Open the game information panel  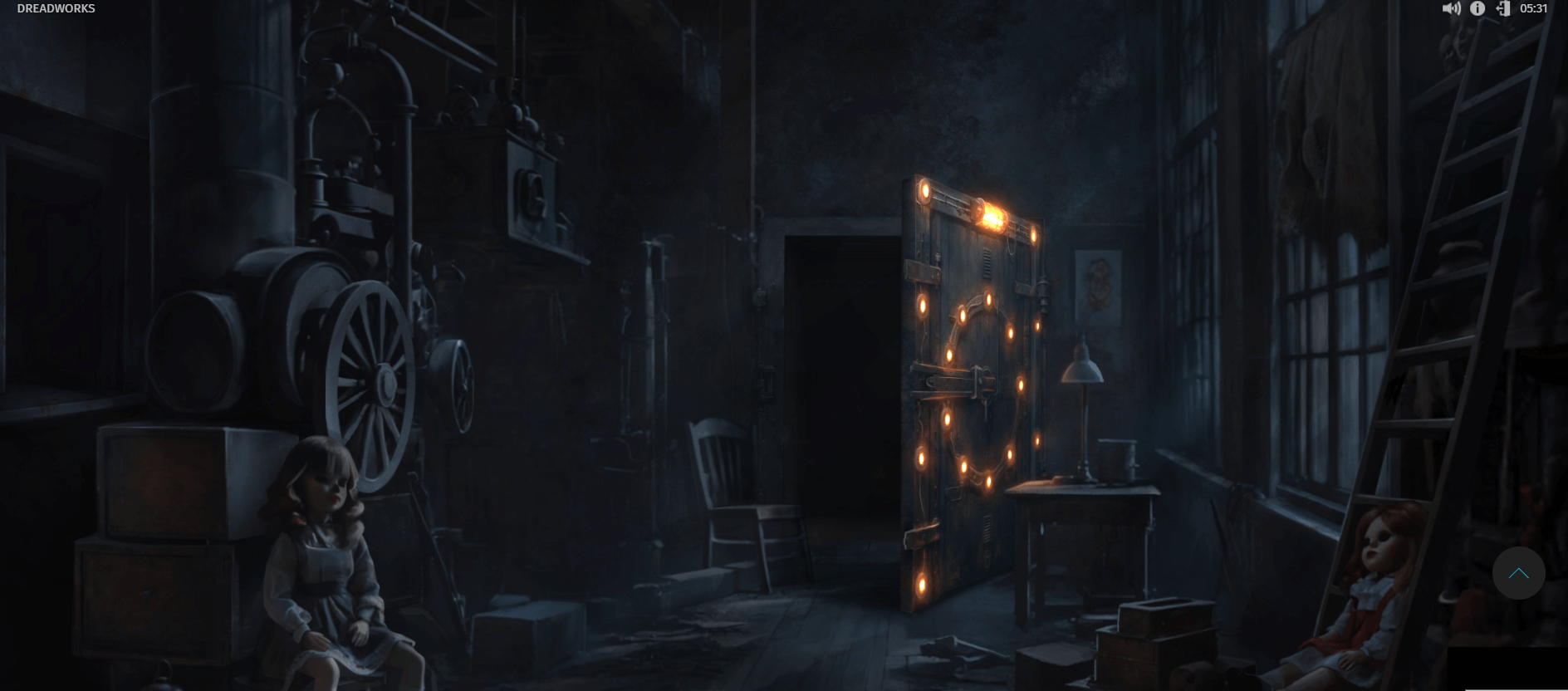pyautogui.click(x=1479, y=8)
